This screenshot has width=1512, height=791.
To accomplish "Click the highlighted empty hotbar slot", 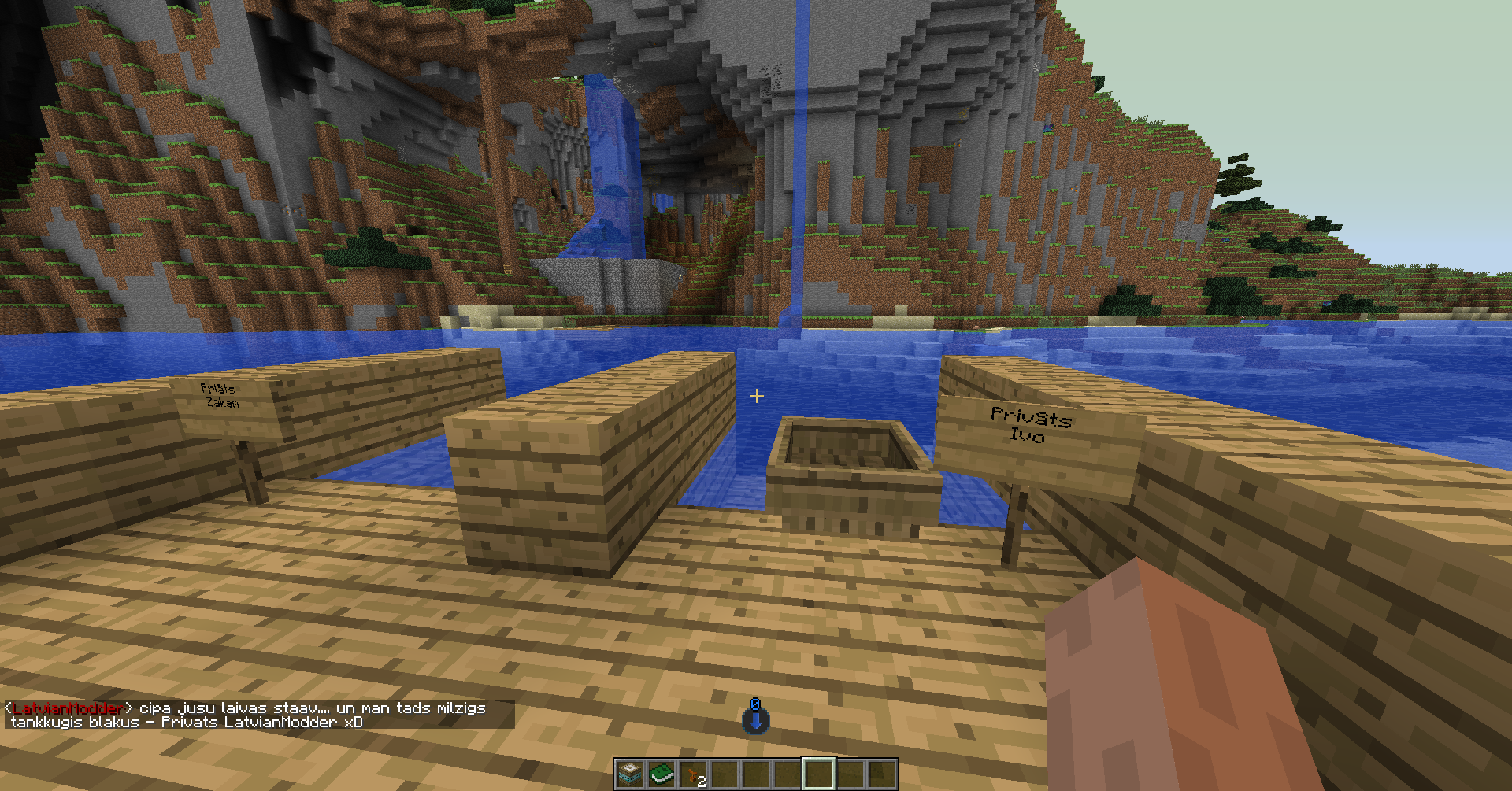I will [818, 774].
